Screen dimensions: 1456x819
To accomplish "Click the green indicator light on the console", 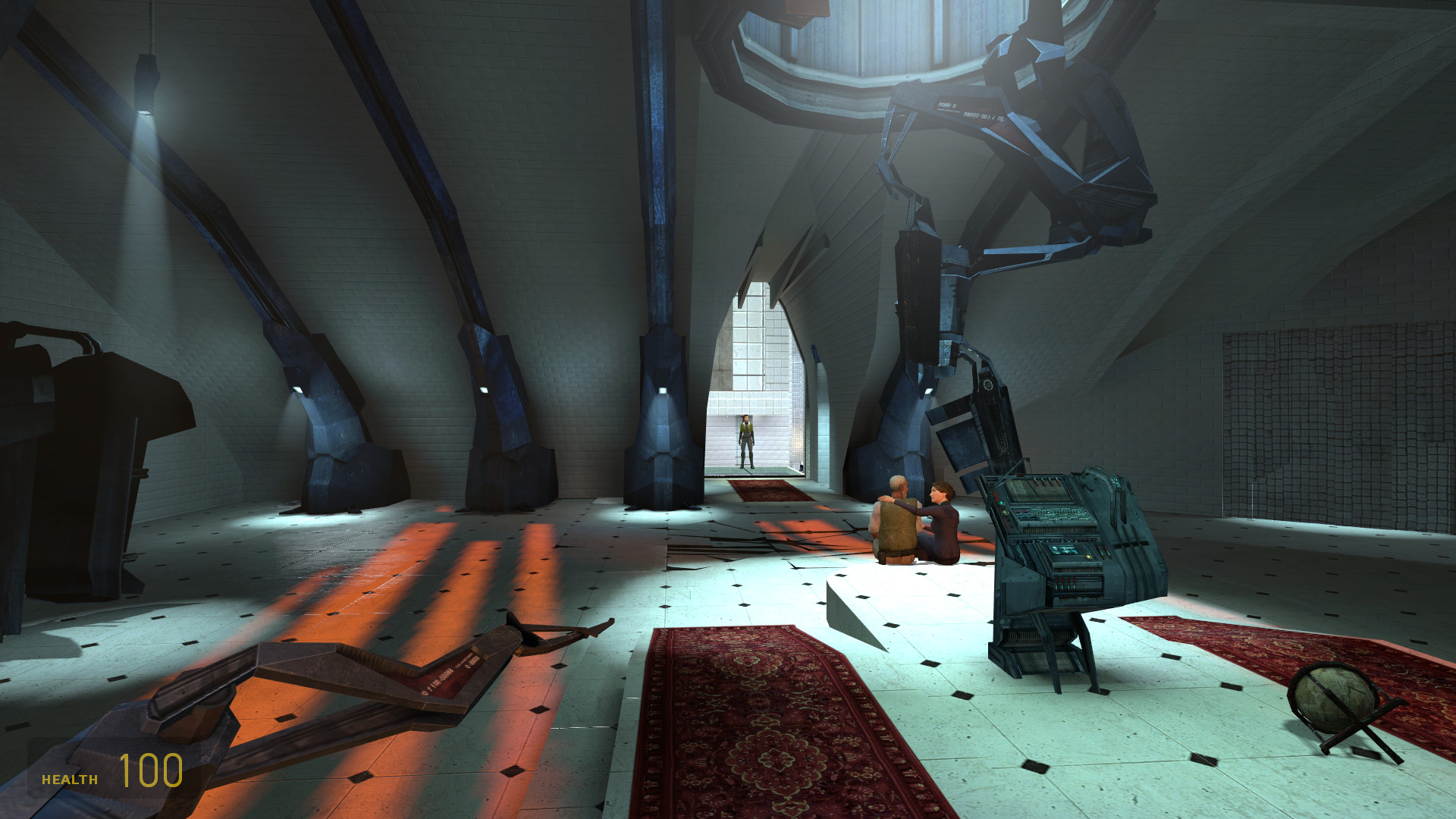I will coord(999,504).
